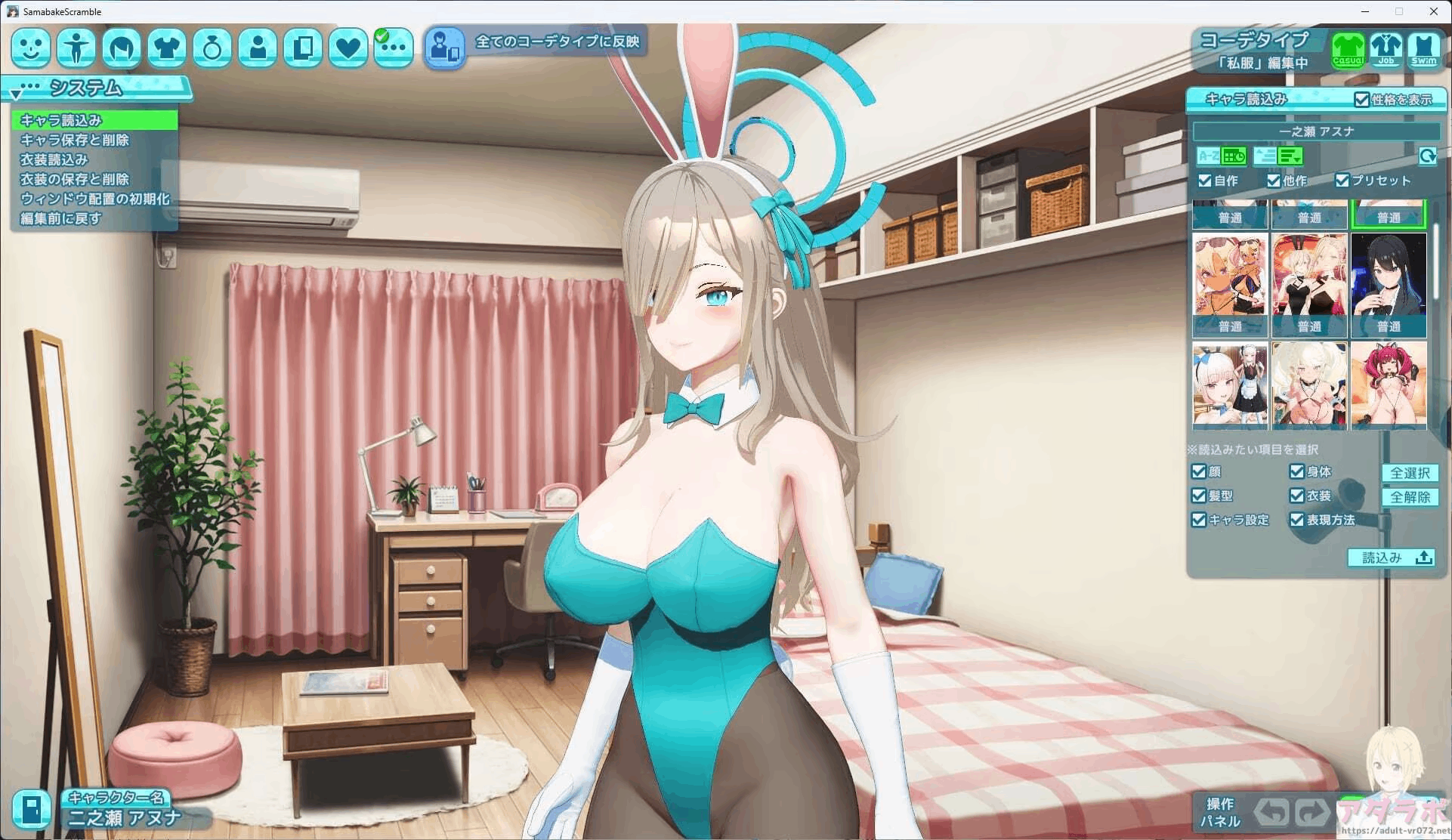Switch to the Job coordinate type
The width and height of the screenshot is (1452, 840).
tap(1386, 50)
